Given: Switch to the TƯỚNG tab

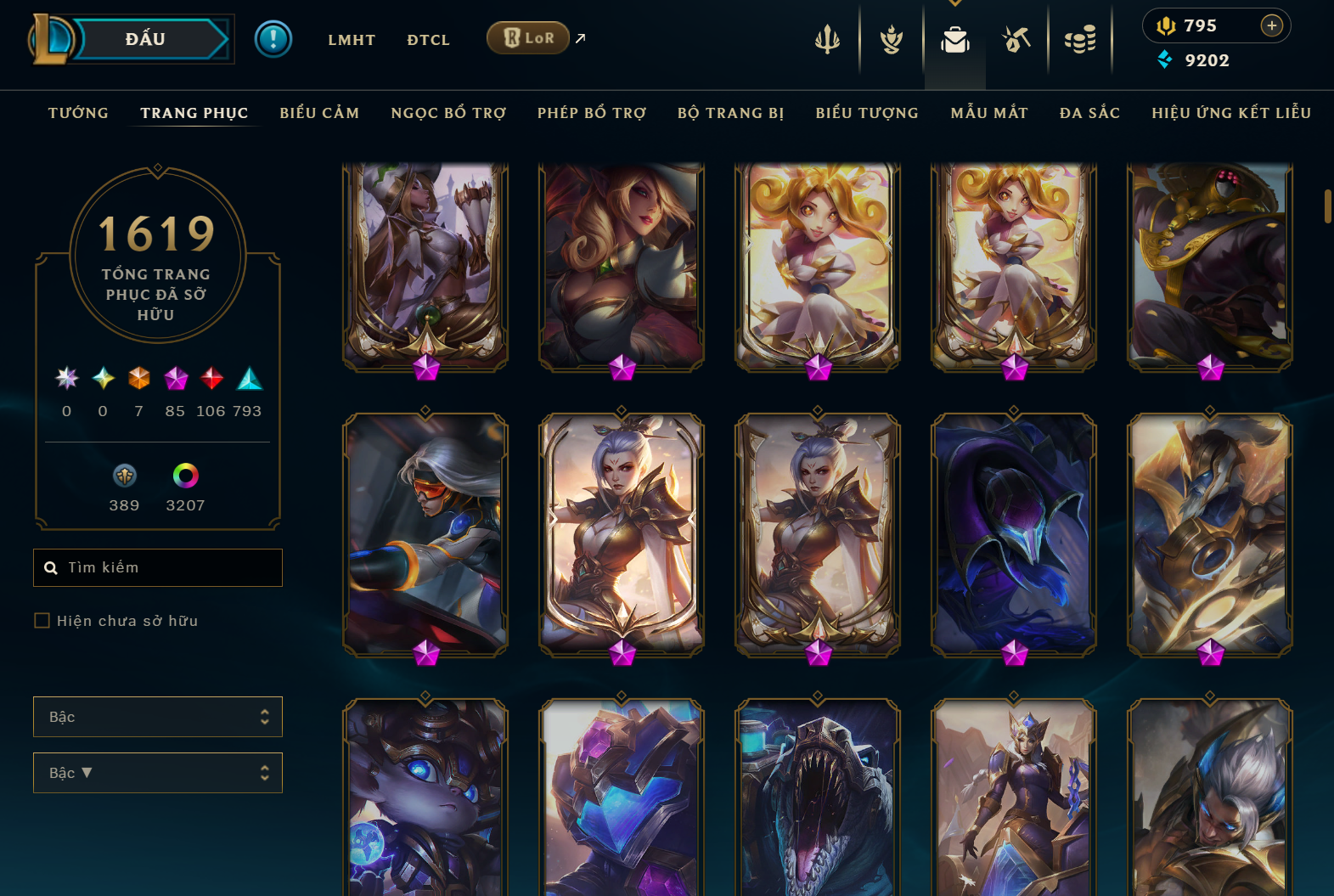Looking at the screenshot, I should point(77,112).
